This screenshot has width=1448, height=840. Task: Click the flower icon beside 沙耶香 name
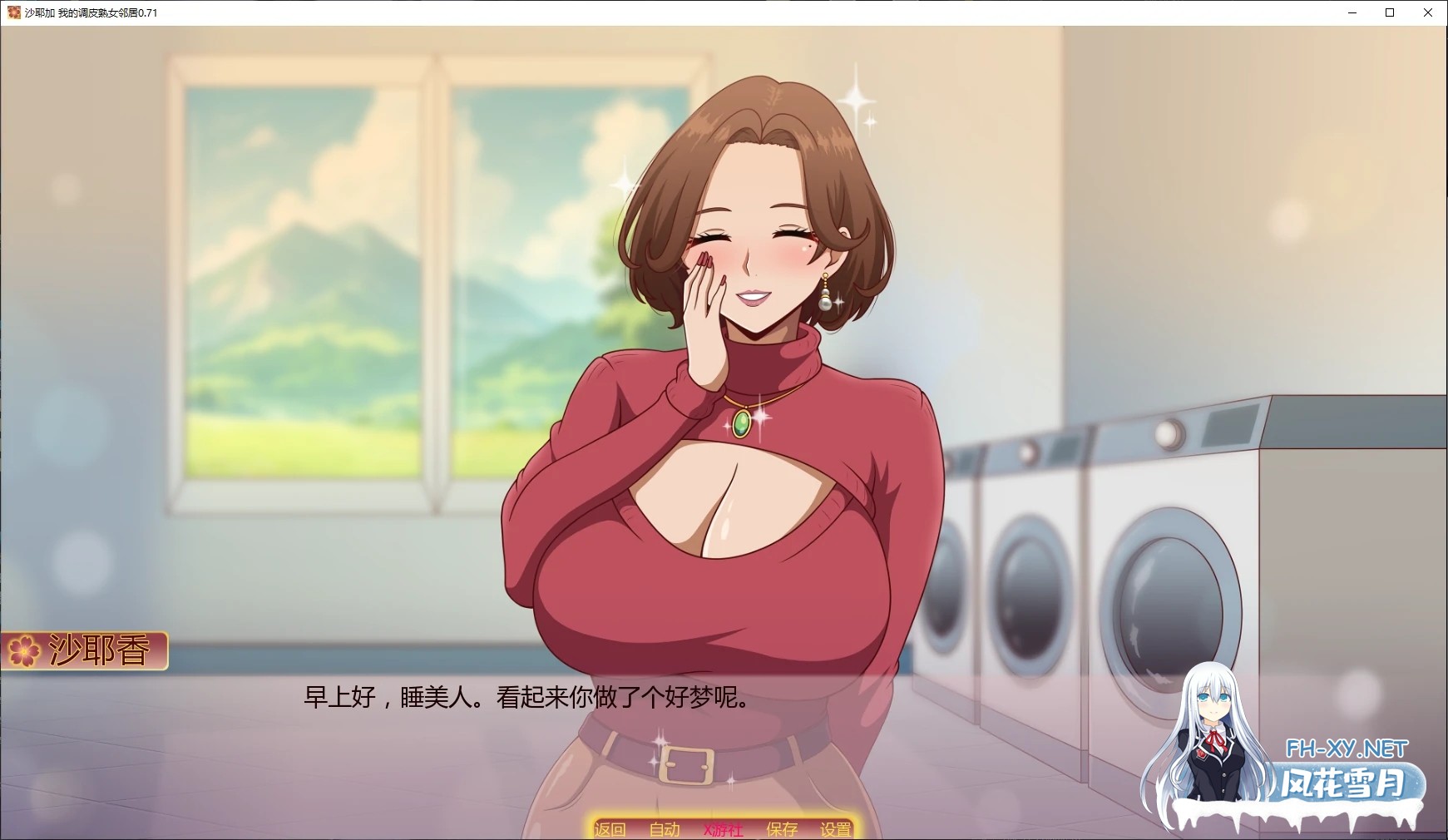tap(25, 651)
